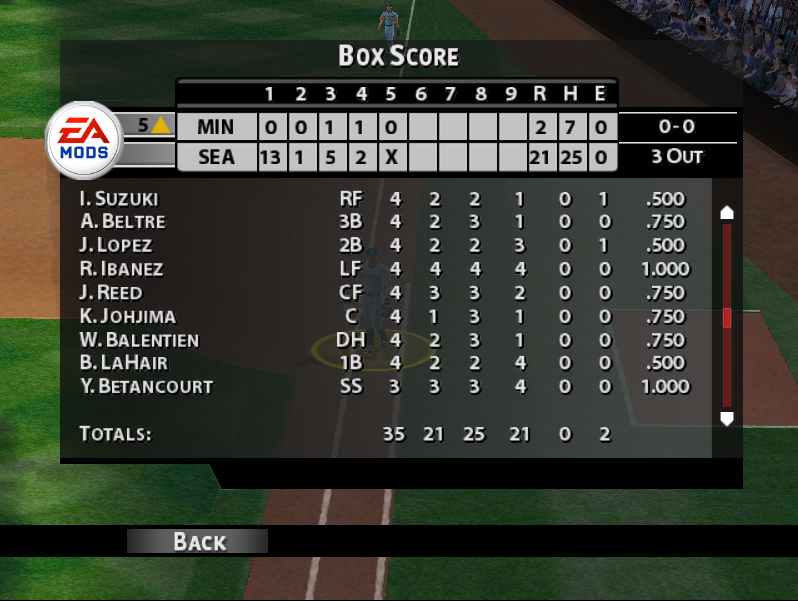Click the Back button

coord(198,541)
